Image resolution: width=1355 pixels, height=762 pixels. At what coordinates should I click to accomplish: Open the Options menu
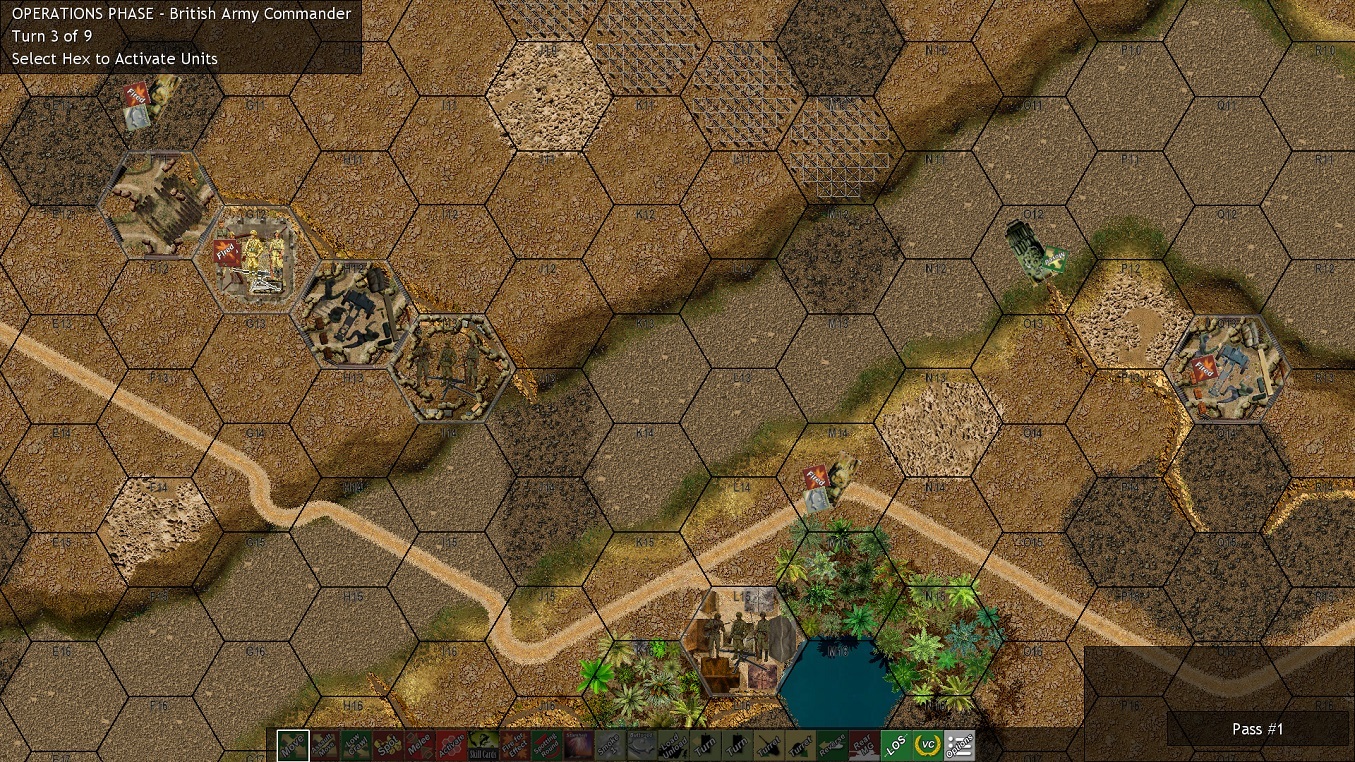[x=960, y=745]
